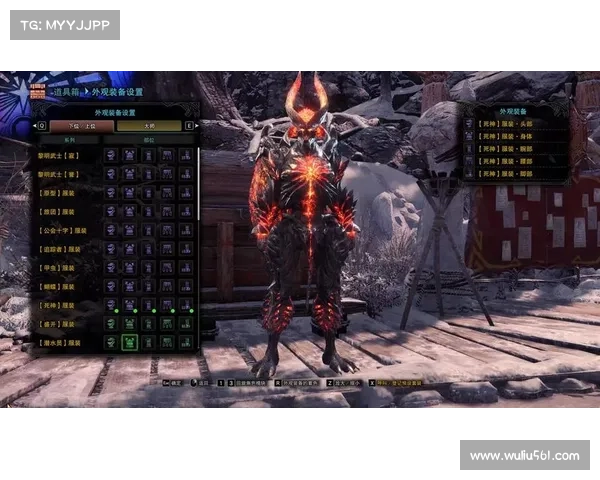Click the 【死神】服装 series name
This screenshot has height=480, width=600.
point(62,304)
